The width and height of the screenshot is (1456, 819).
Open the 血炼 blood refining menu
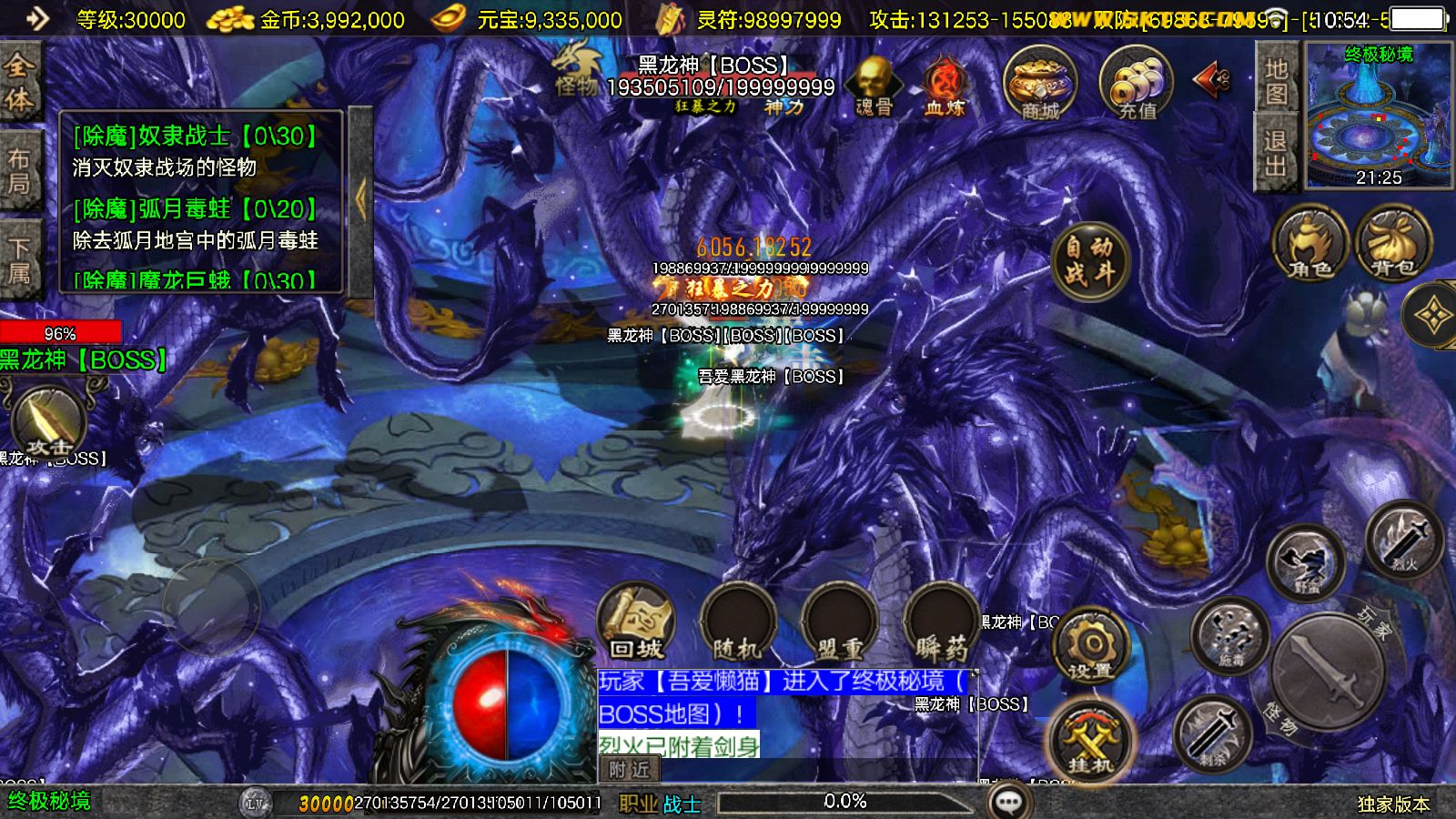click(x=945, y=86)
